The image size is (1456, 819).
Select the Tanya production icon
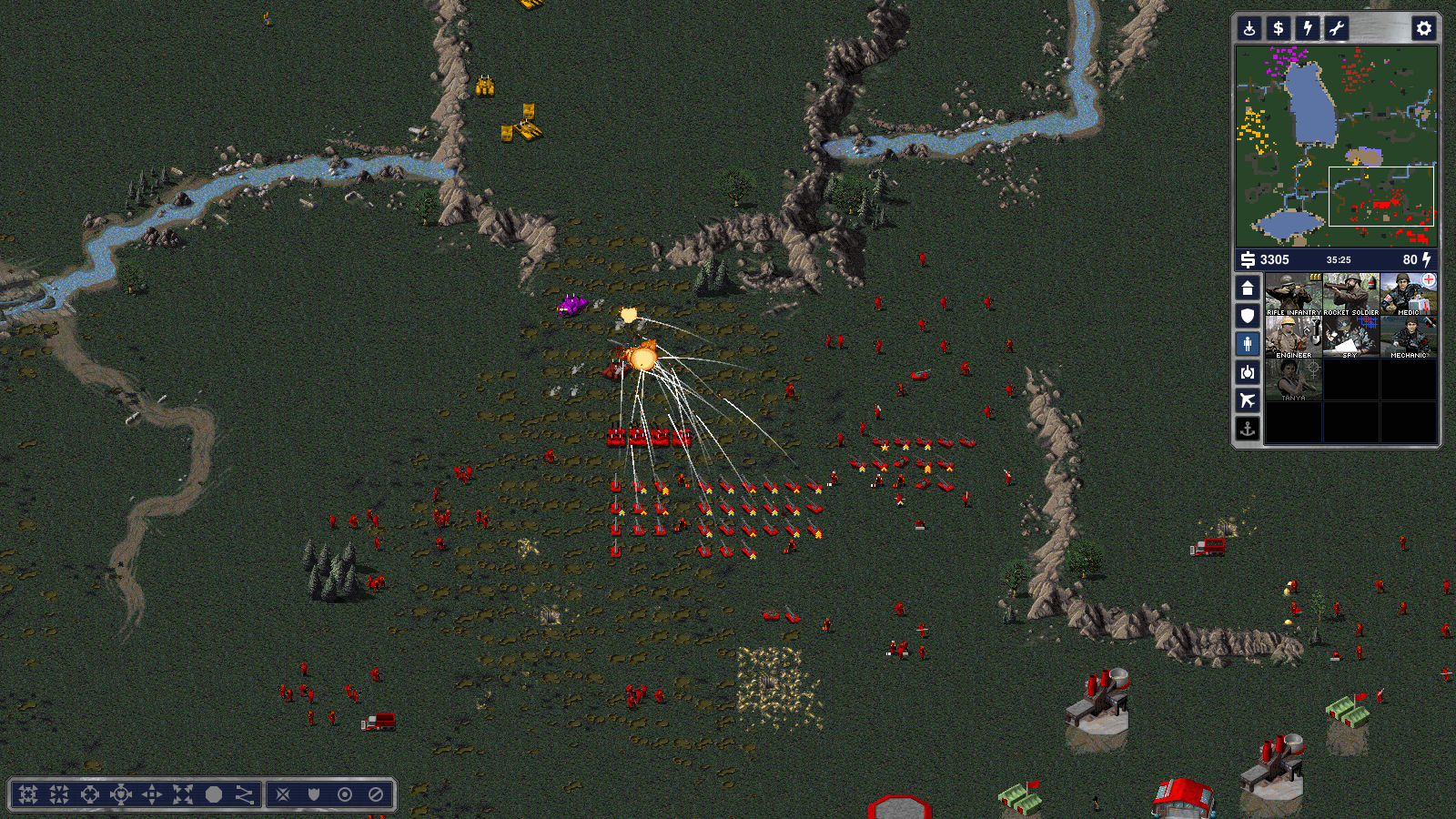pos(1293,380)
